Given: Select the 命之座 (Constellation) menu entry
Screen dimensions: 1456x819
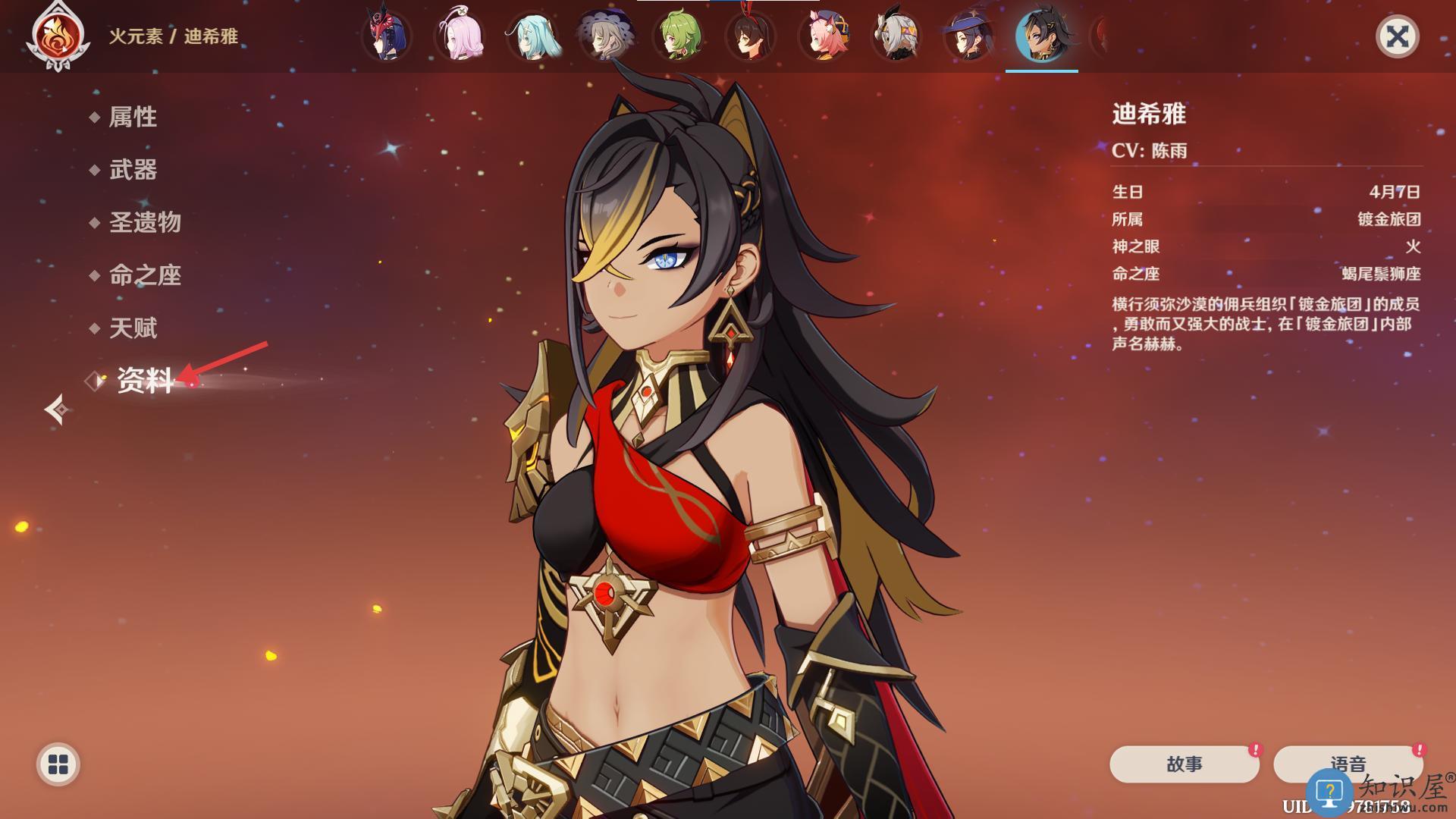Looking at the screenshot, I should click(x=145, y=275).
